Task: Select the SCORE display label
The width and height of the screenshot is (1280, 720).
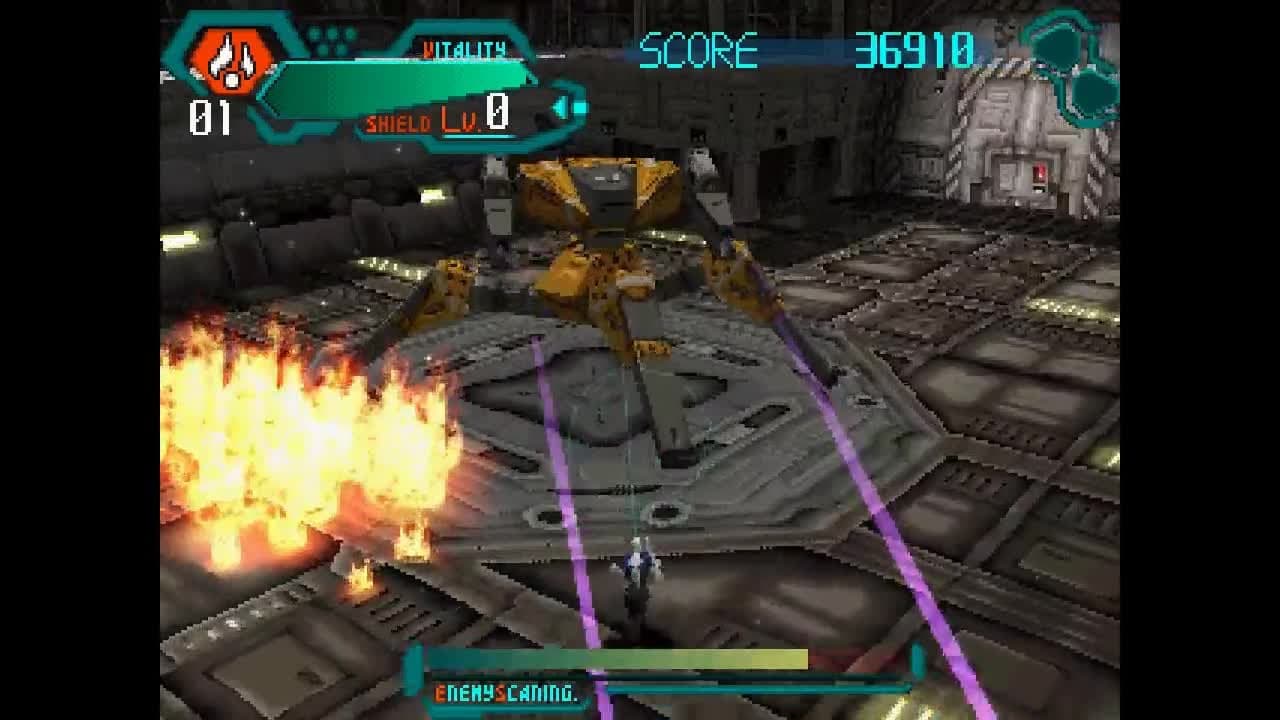Action: coord(700,45)
